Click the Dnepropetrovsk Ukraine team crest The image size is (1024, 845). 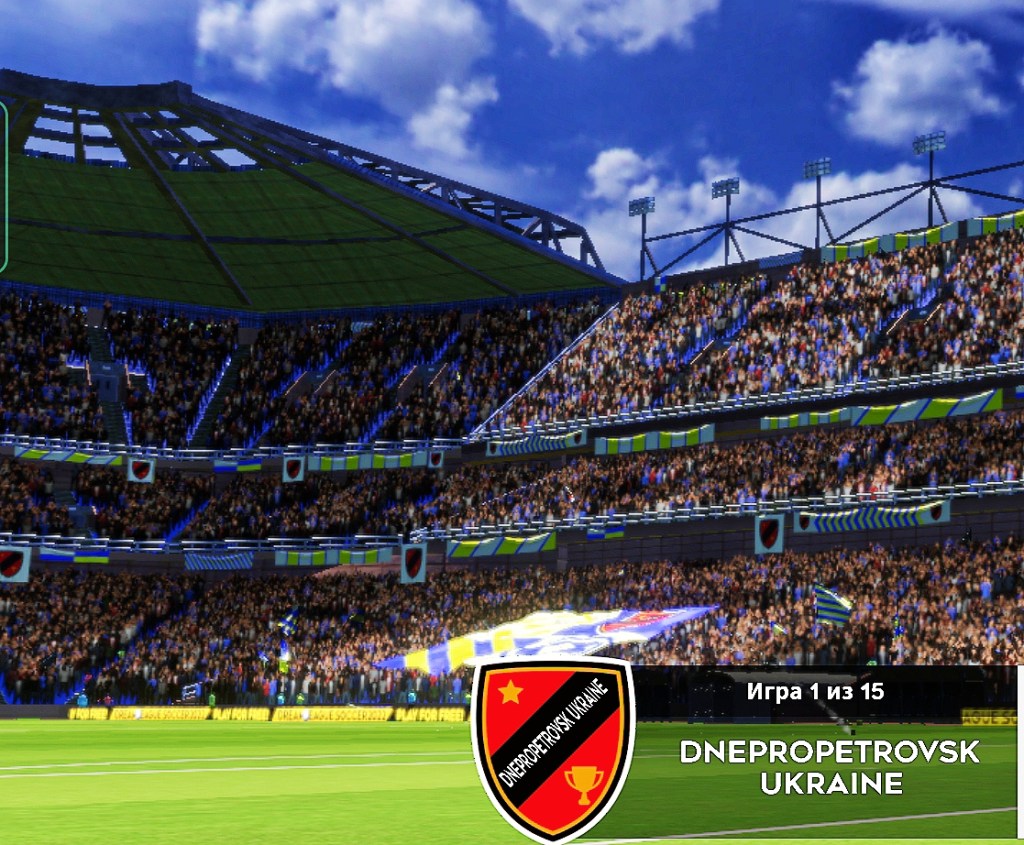(x=552, y=748)
